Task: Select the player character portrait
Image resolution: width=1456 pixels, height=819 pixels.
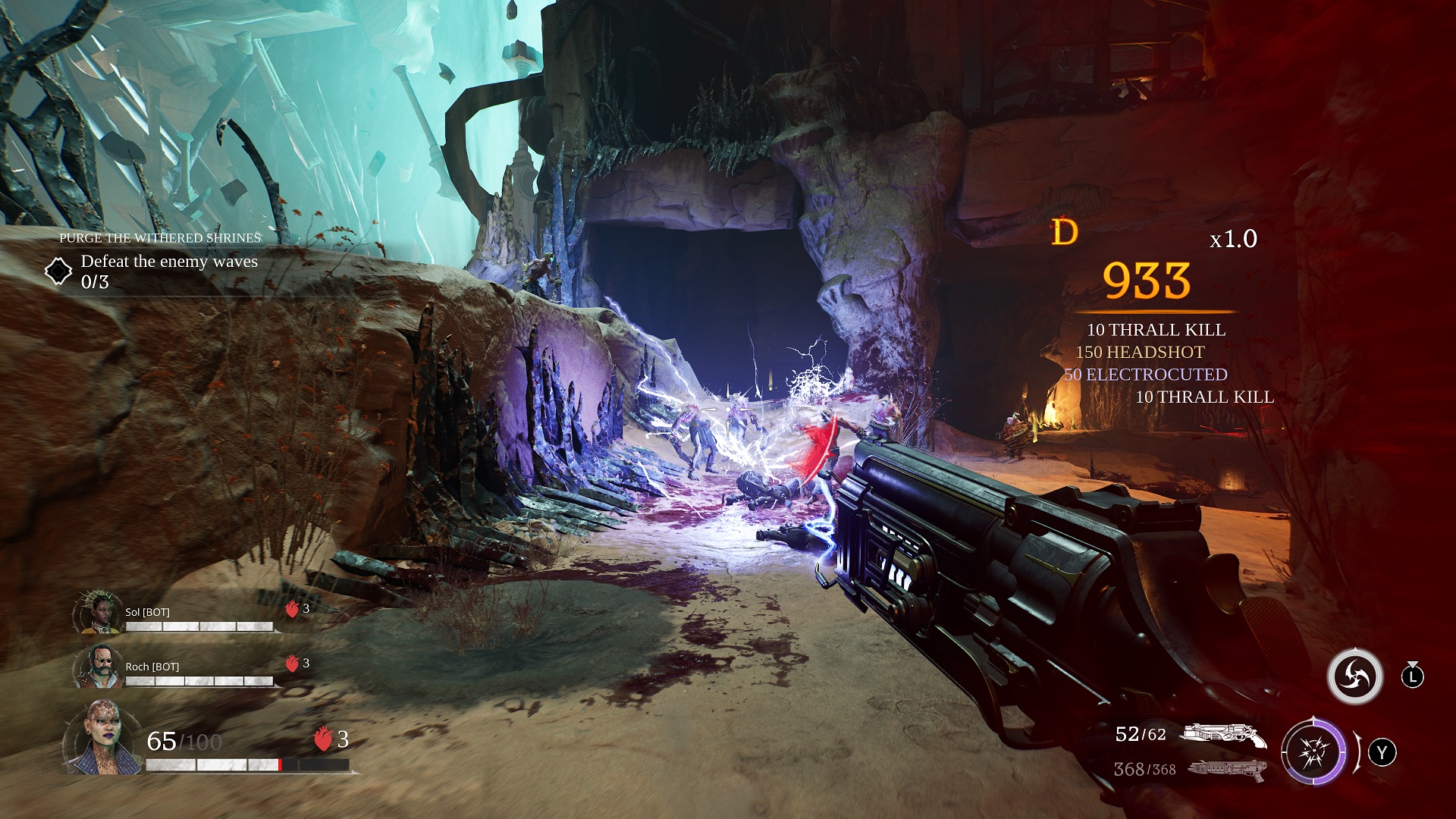Action: click(x=102, y=738)
